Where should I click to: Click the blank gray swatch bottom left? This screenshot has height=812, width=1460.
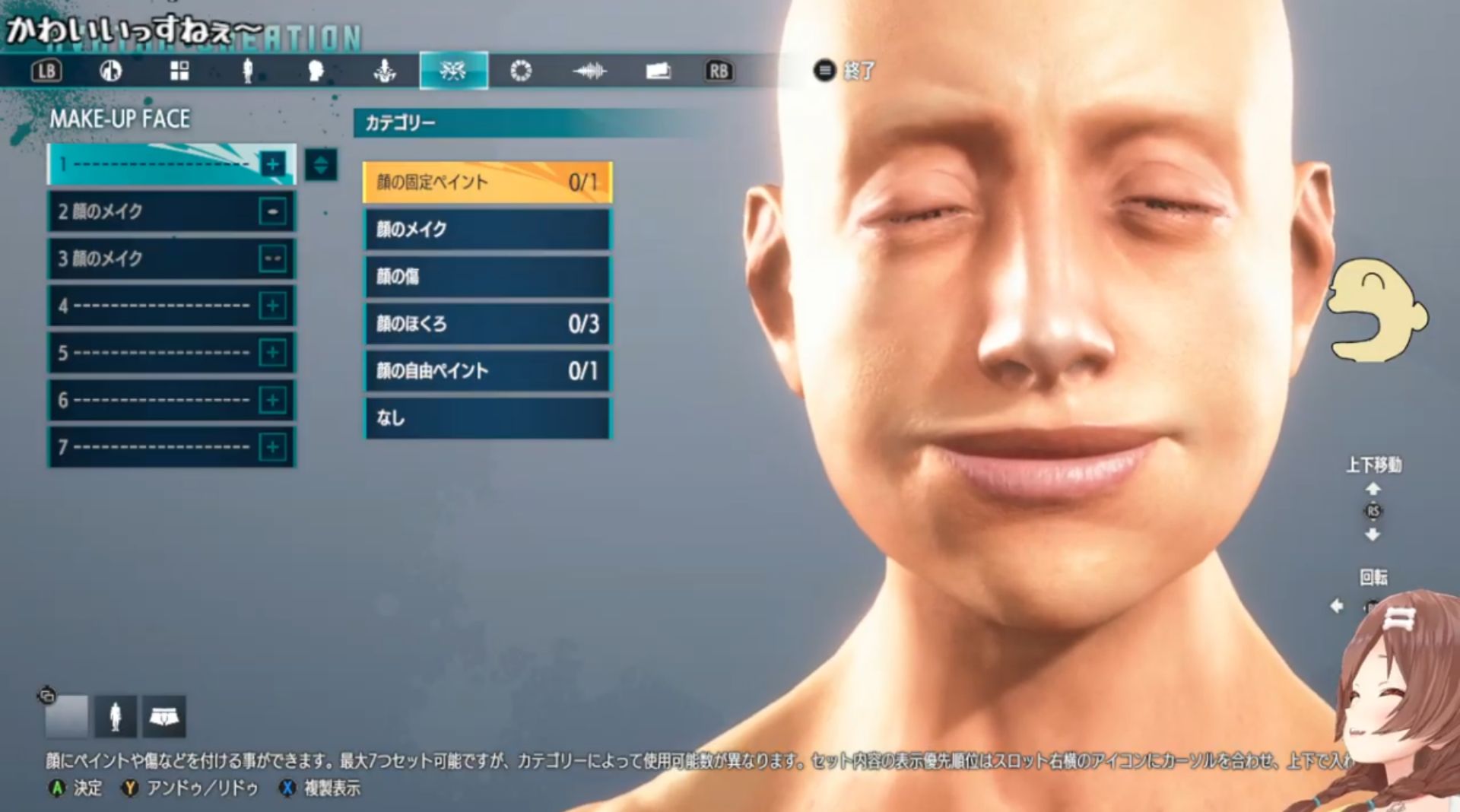[x=66, y=715]
